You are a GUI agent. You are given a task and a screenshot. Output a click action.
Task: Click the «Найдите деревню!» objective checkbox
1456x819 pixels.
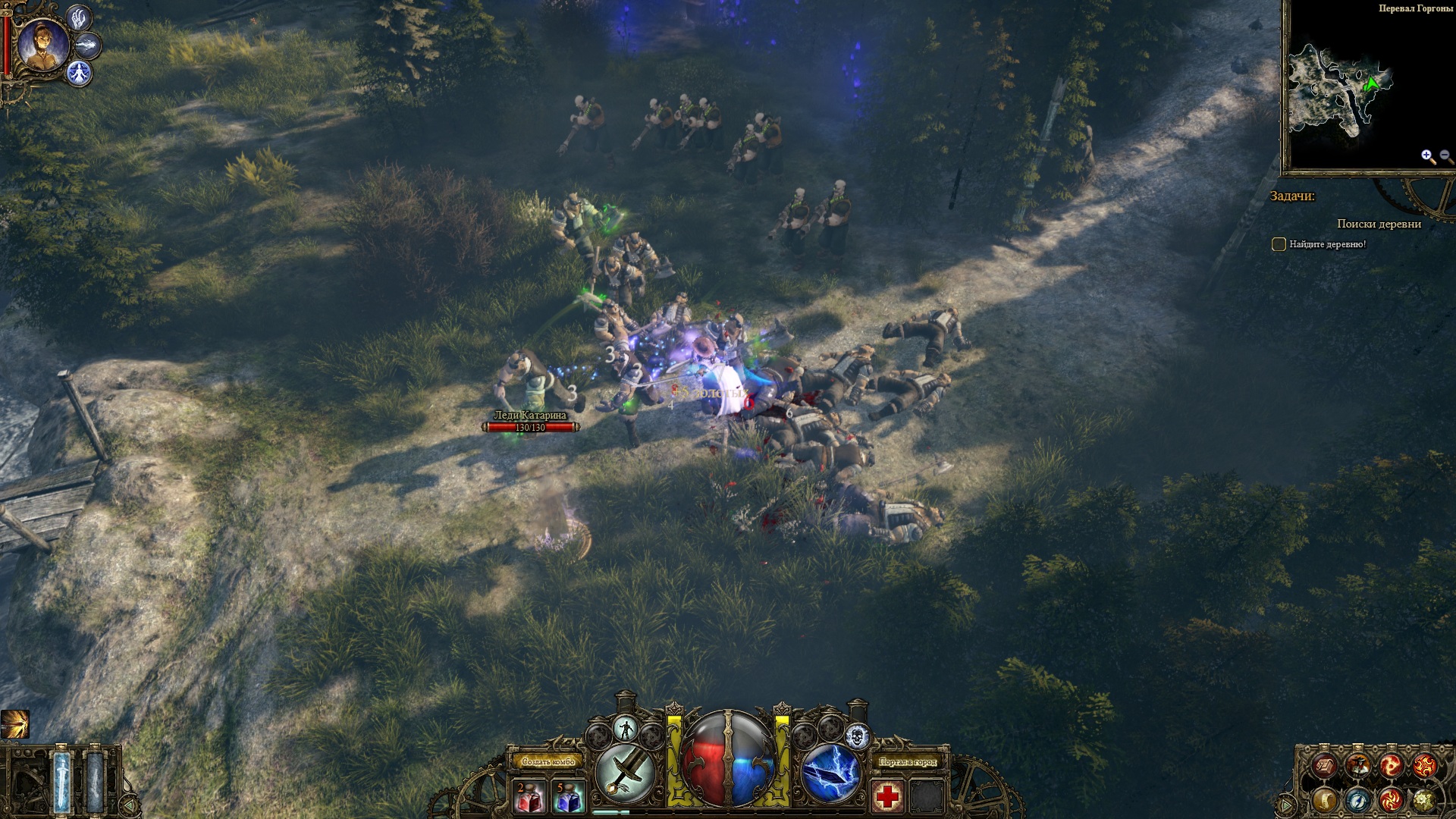[1279, 244]
